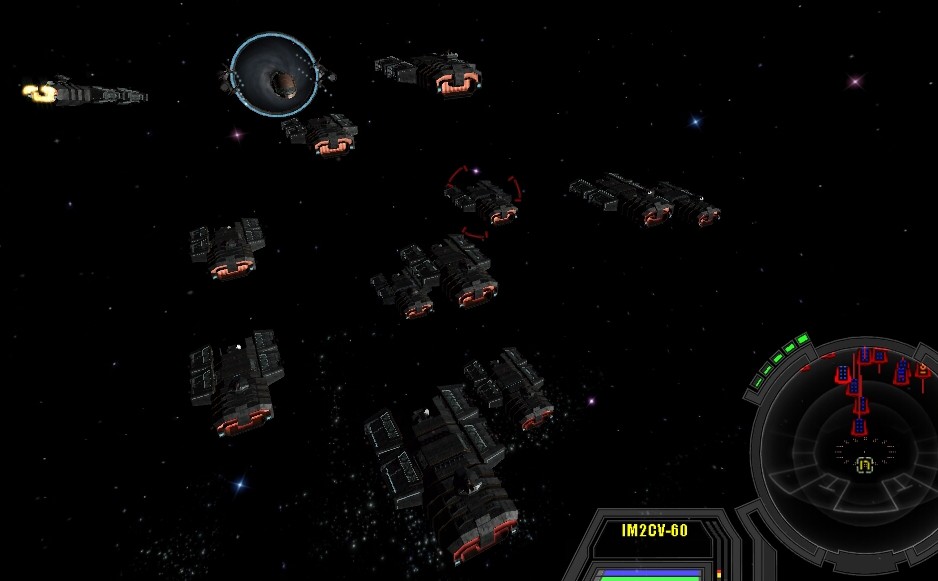938x581 pixels.
Task: Click the yellow player ship marker on radar
Action: click(x=865, y=465)
